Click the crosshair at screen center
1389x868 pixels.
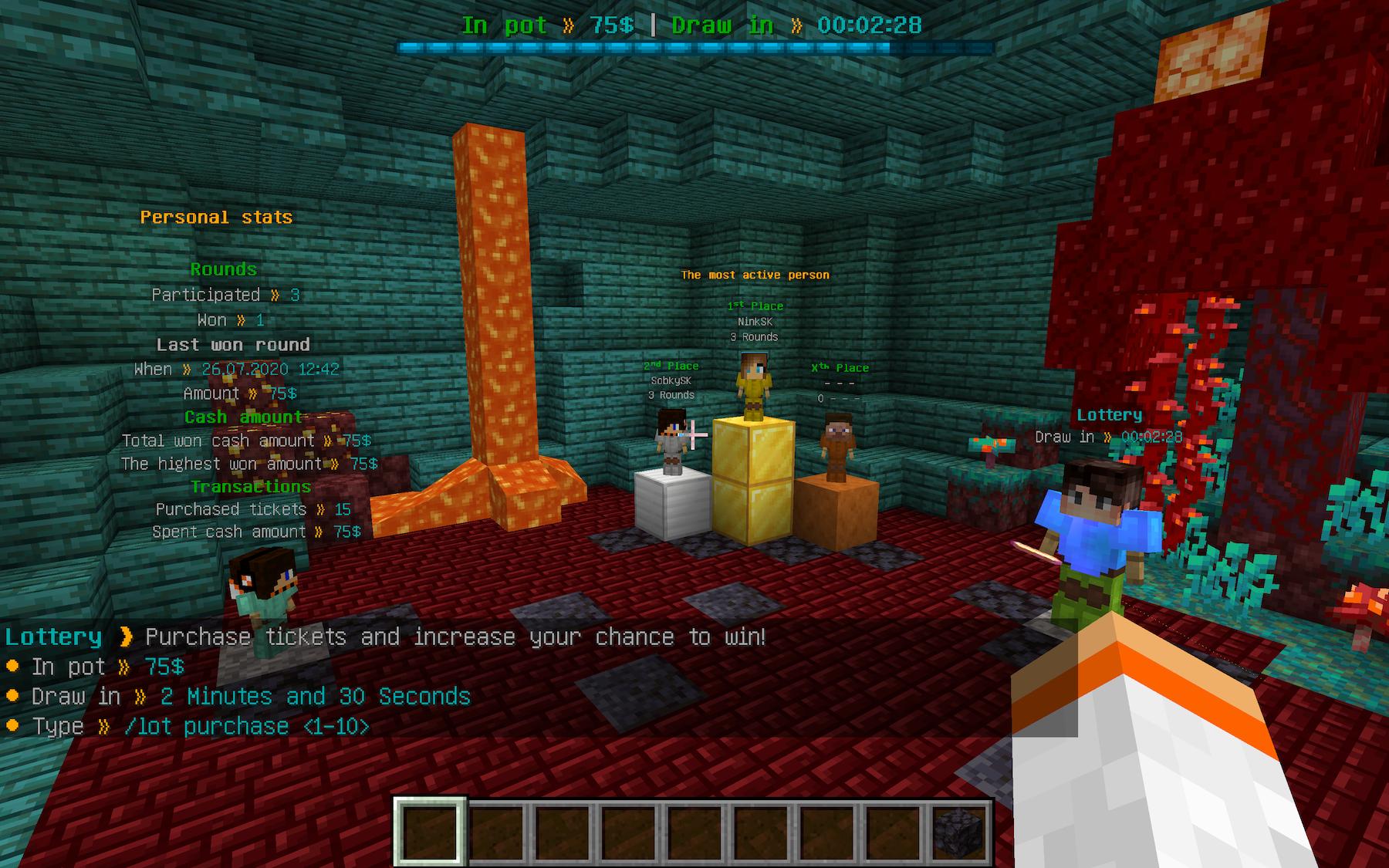tap(694, 434)
